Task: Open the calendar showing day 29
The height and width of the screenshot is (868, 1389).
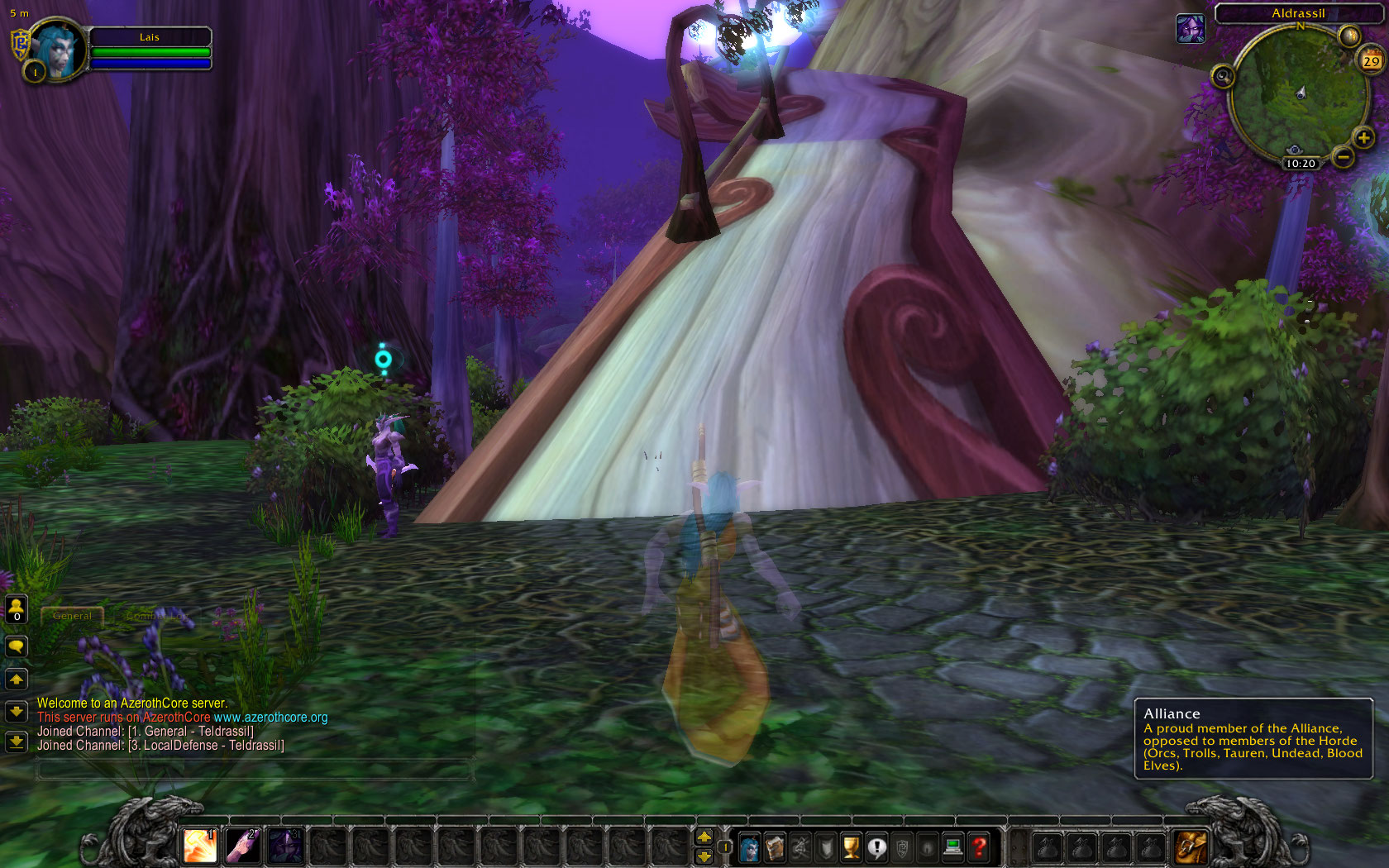Action: [x=1371, y=60]
